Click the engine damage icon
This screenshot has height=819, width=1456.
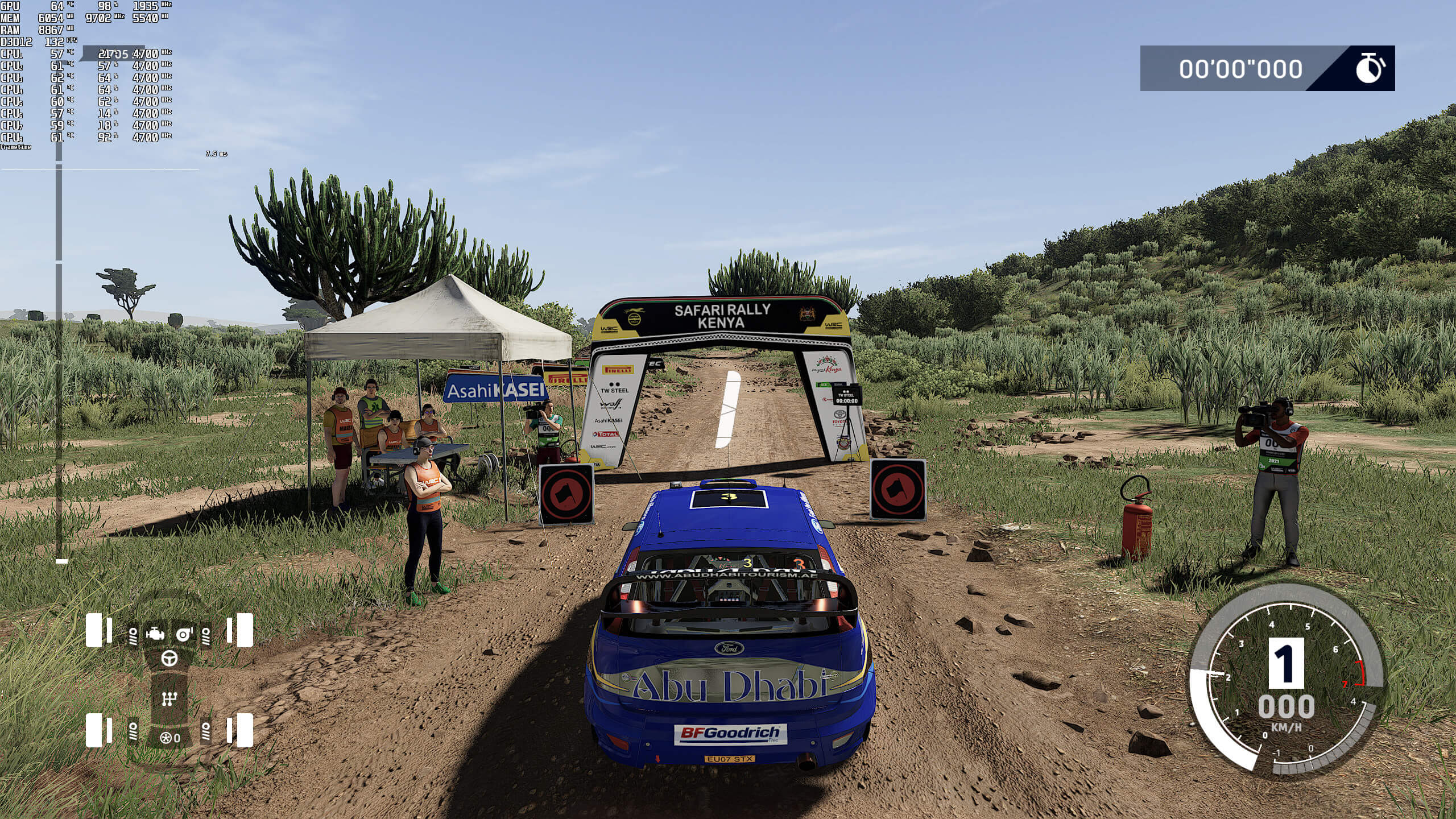coord(155,634)
